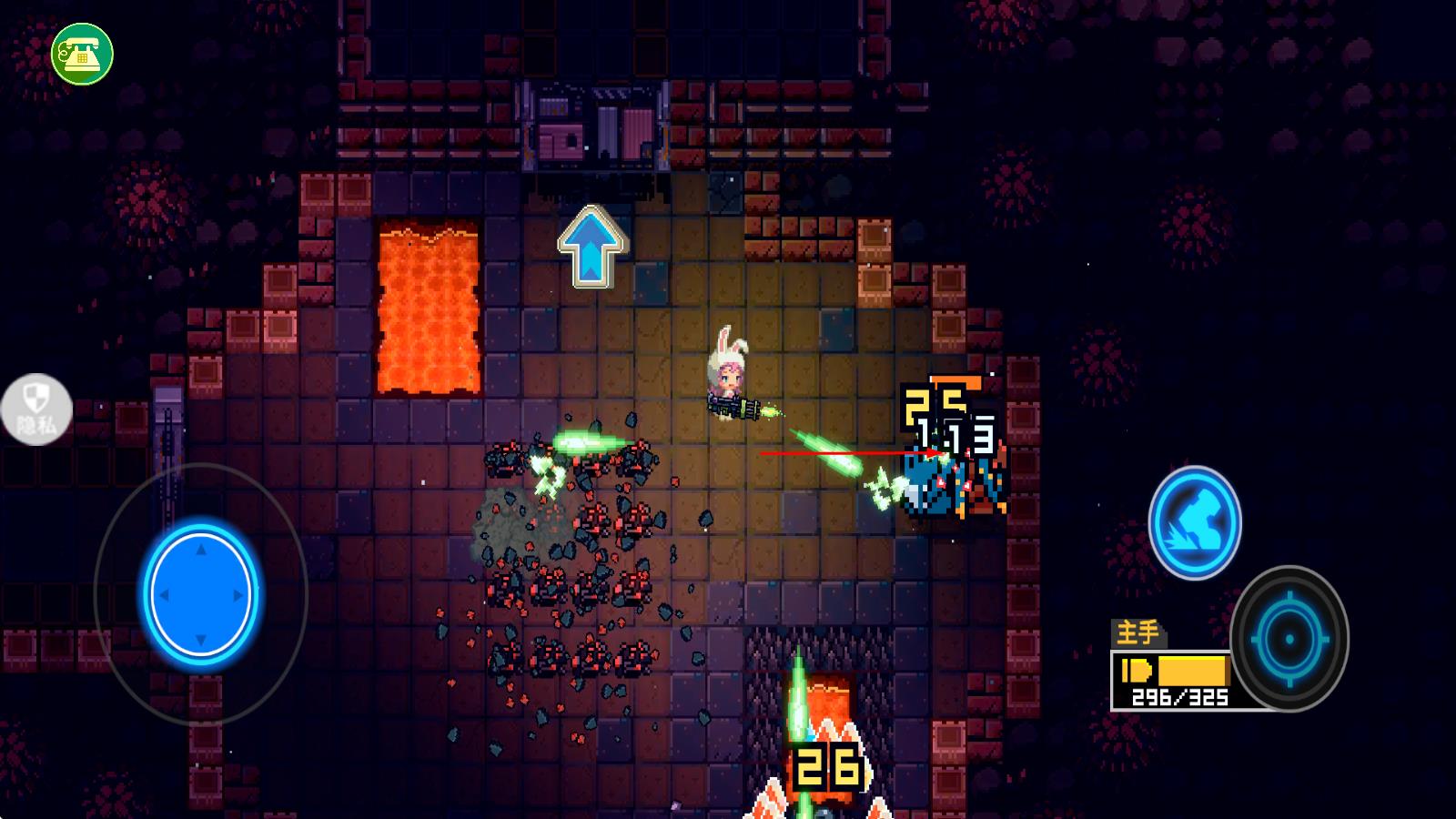The image size is (1456, 819).
Task: Activate the blue dash skill button
Action: 1194,523
